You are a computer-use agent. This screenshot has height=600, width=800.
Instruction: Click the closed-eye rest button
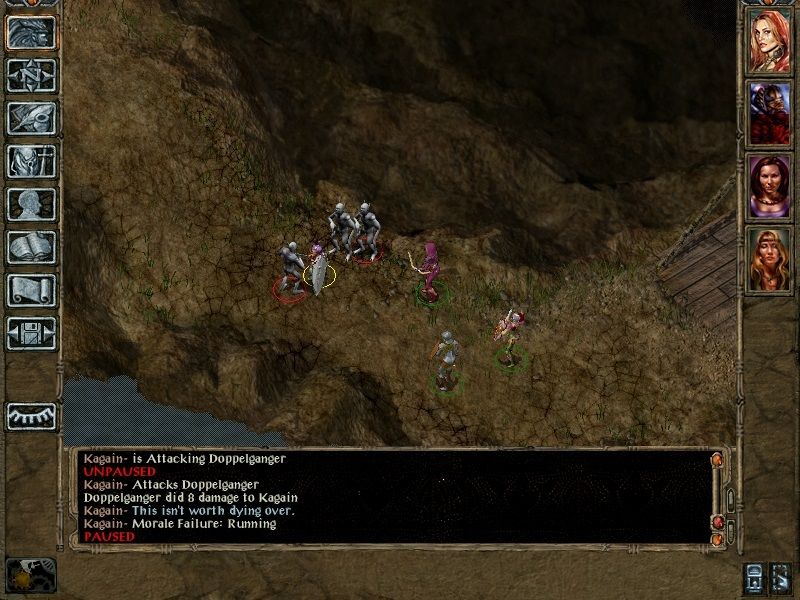[31, 415]
